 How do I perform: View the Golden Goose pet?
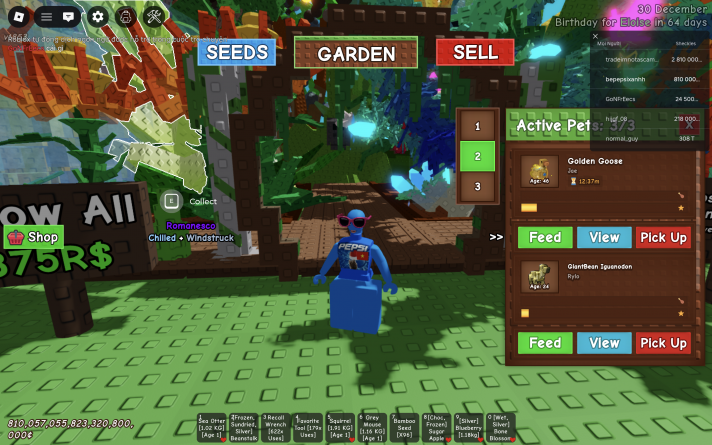click(604, 237)
